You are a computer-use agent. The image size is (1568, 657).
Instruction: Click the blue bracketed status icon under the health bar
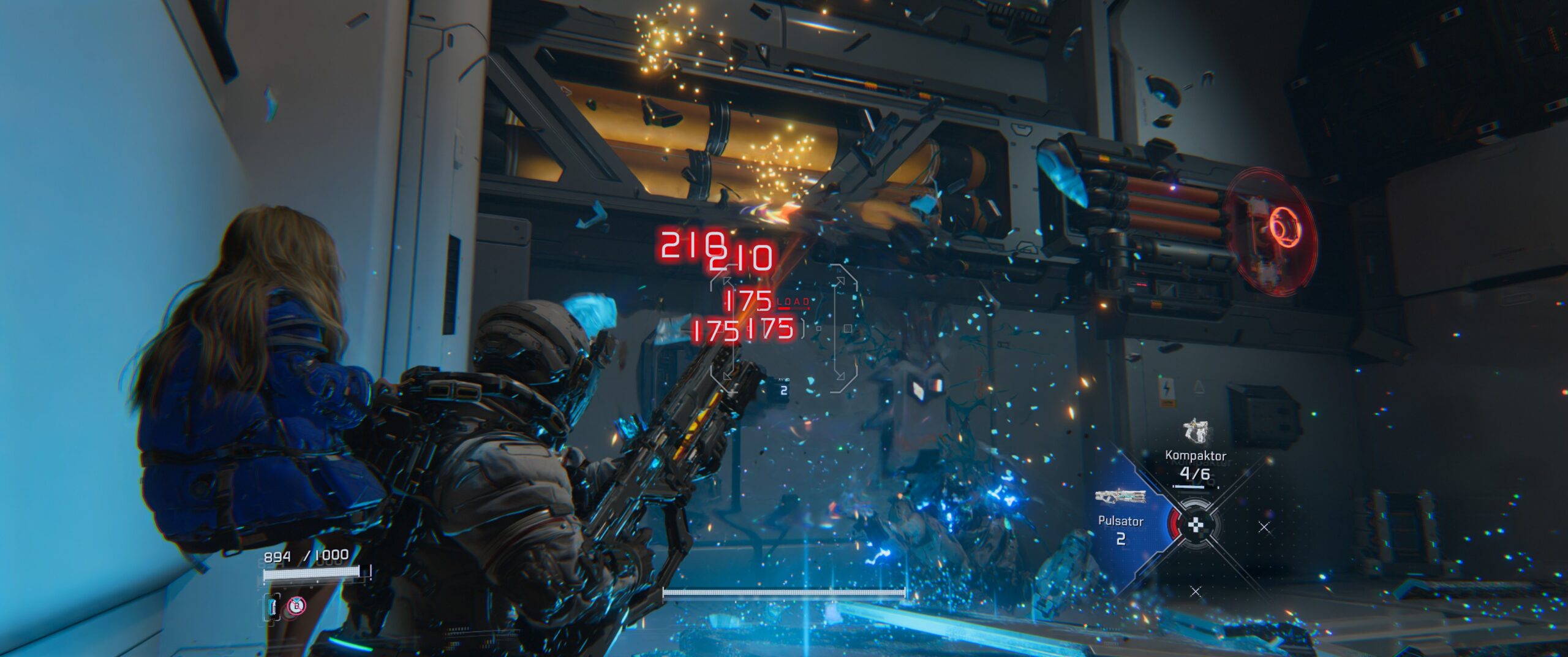coord(273,607)
